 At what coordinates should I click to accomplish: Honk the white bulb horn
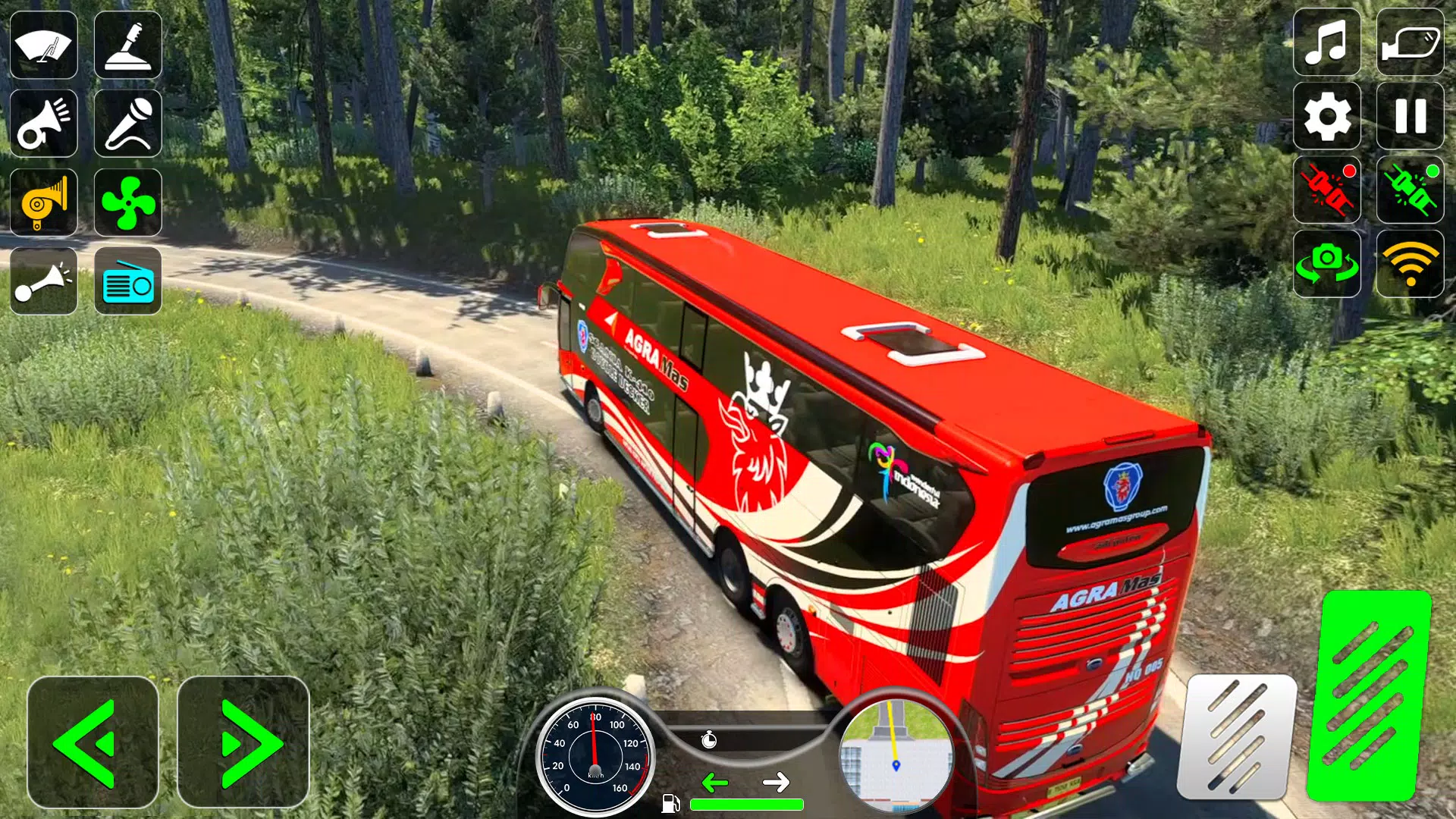[44, 281]
